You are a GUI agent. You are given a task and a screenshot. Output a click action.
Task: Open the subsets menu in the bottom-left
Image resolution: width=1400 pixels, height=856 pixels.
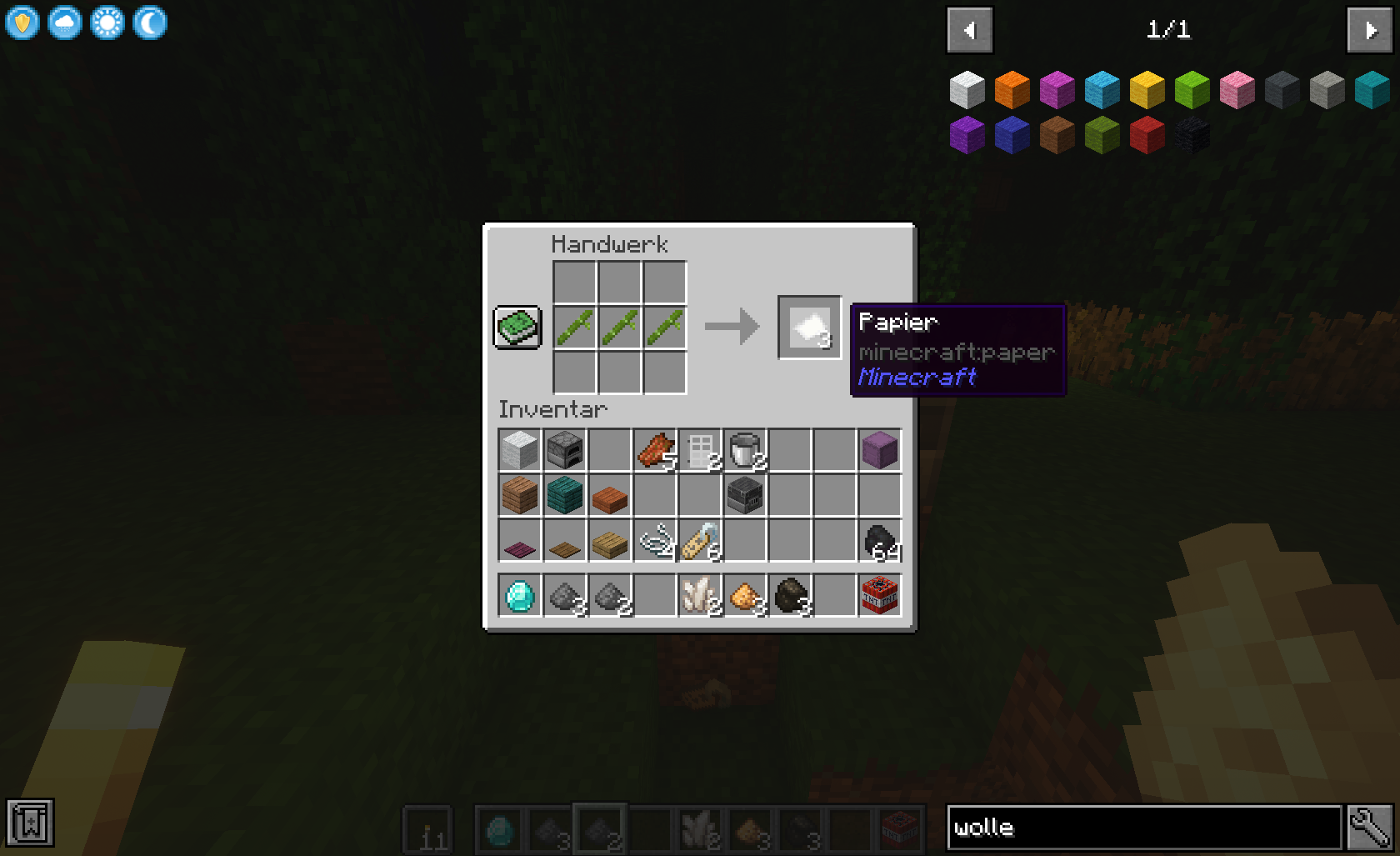(30, 822)
